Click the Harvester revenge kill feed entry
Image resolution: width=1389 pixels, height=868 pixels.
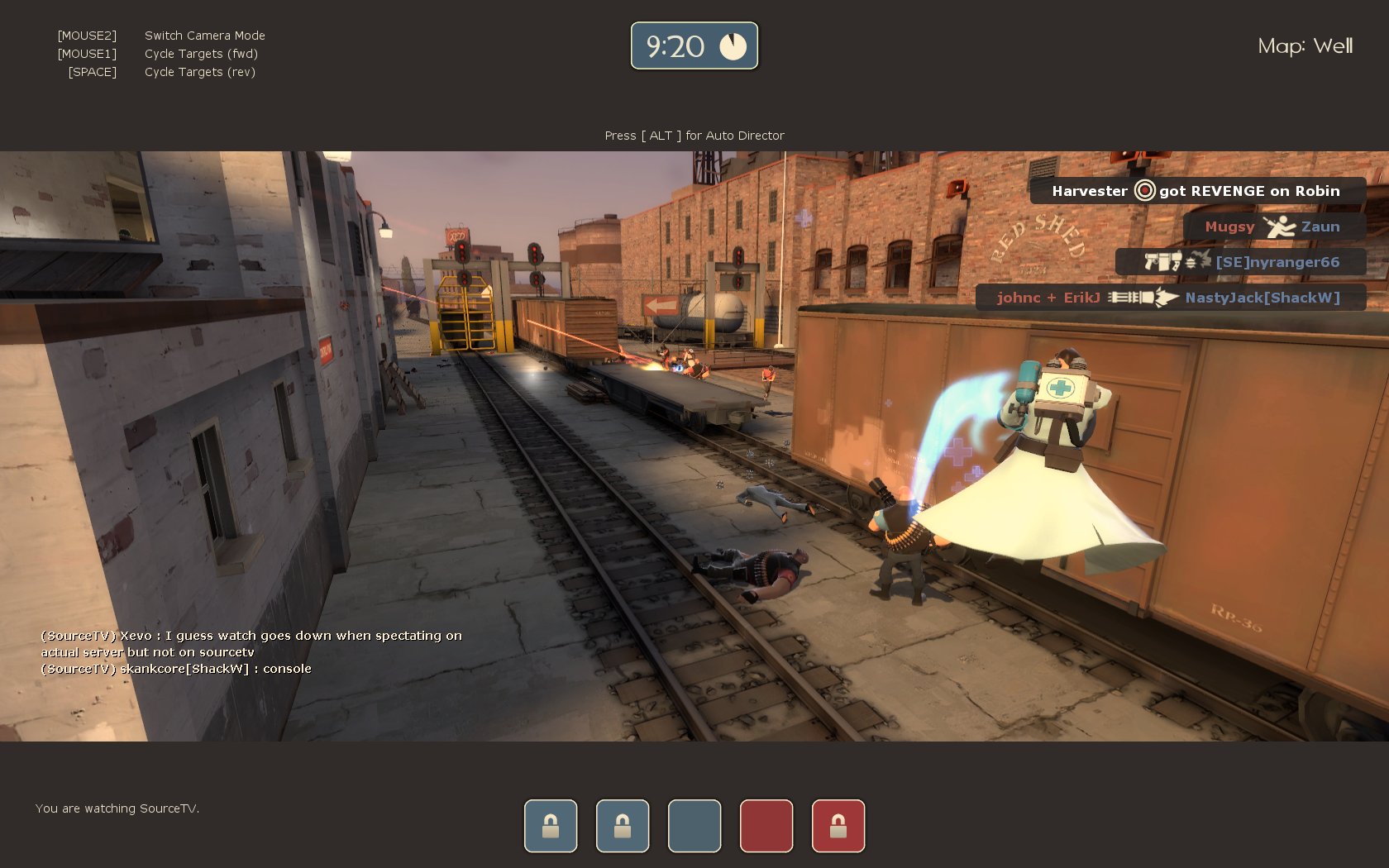point(1196,191)
